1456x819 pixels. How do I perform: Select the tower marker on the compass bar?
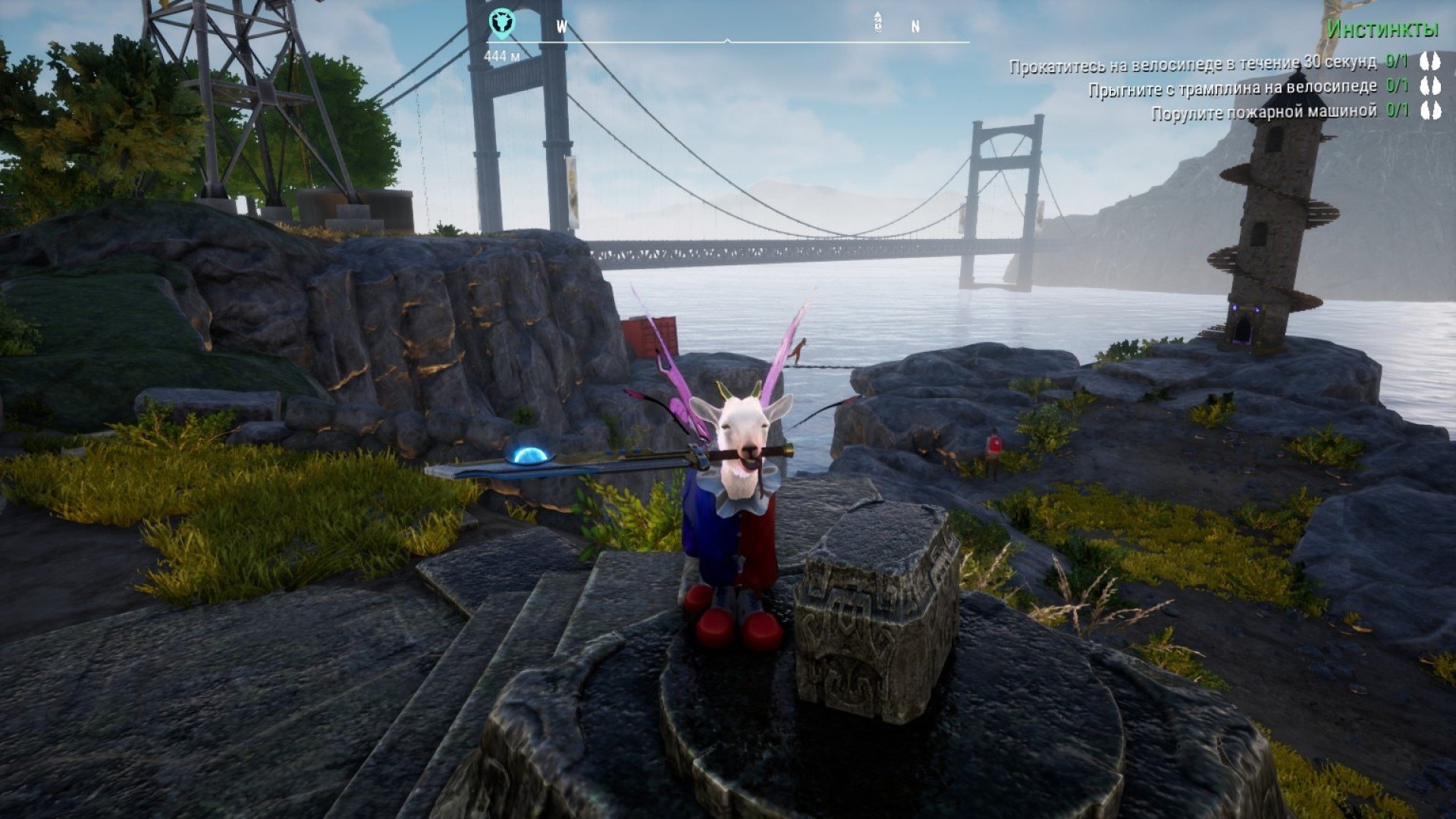point(878,22)
